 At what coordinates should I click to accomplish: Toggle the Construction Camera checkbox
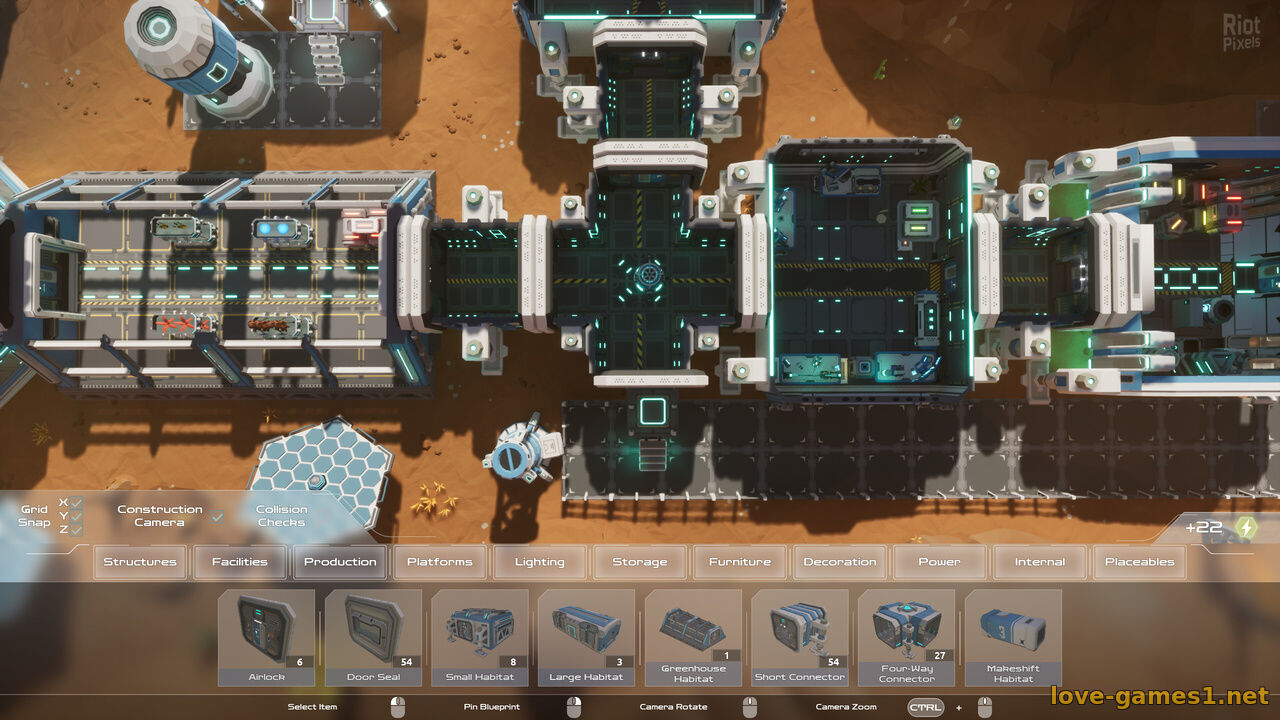(217, 517)
